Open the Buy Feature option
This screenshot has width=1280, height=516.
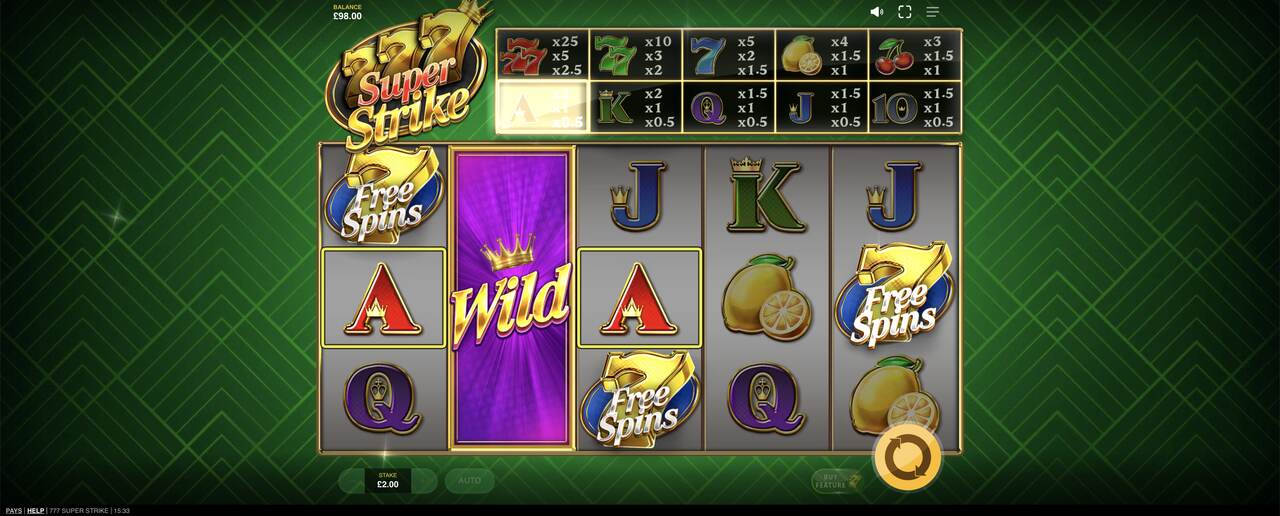point(836,481)
